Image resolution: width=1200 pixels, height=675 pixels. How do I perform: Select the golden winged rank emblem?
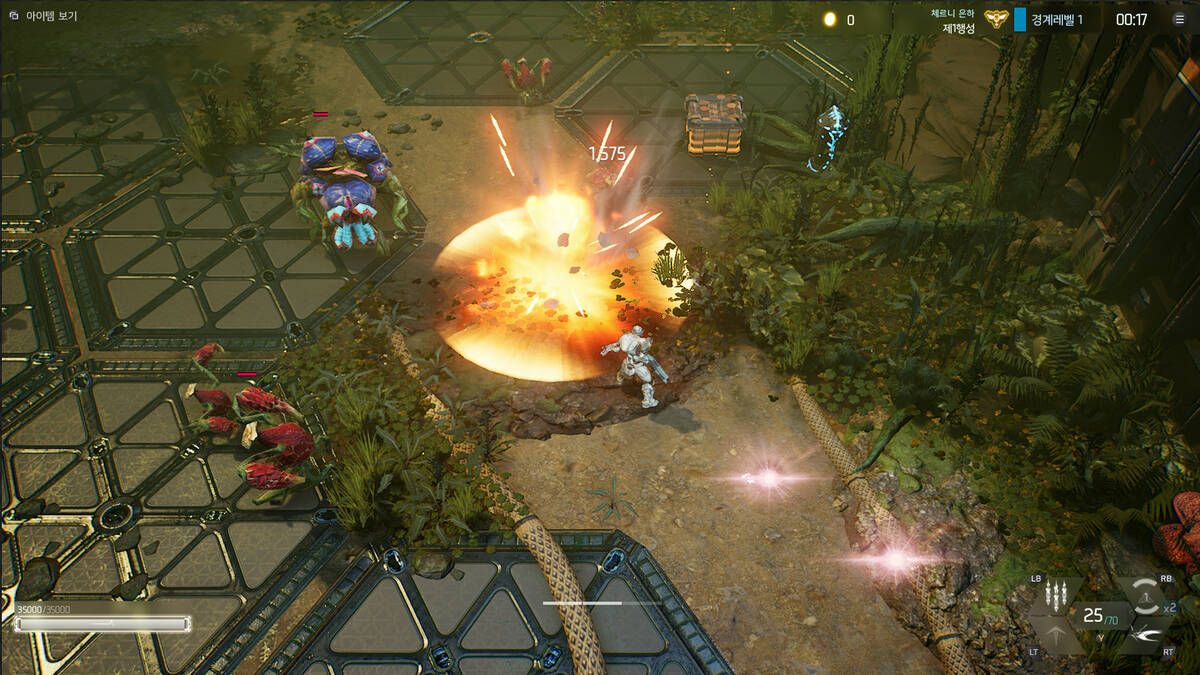995,20
